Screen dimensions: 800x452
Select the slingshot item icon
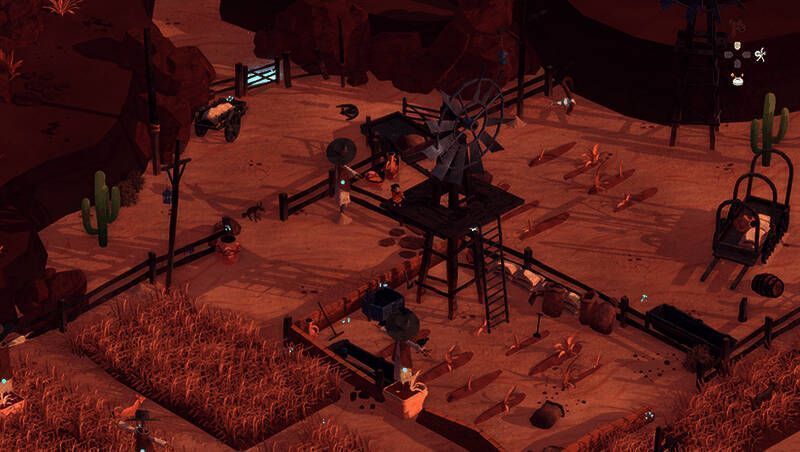760,55
